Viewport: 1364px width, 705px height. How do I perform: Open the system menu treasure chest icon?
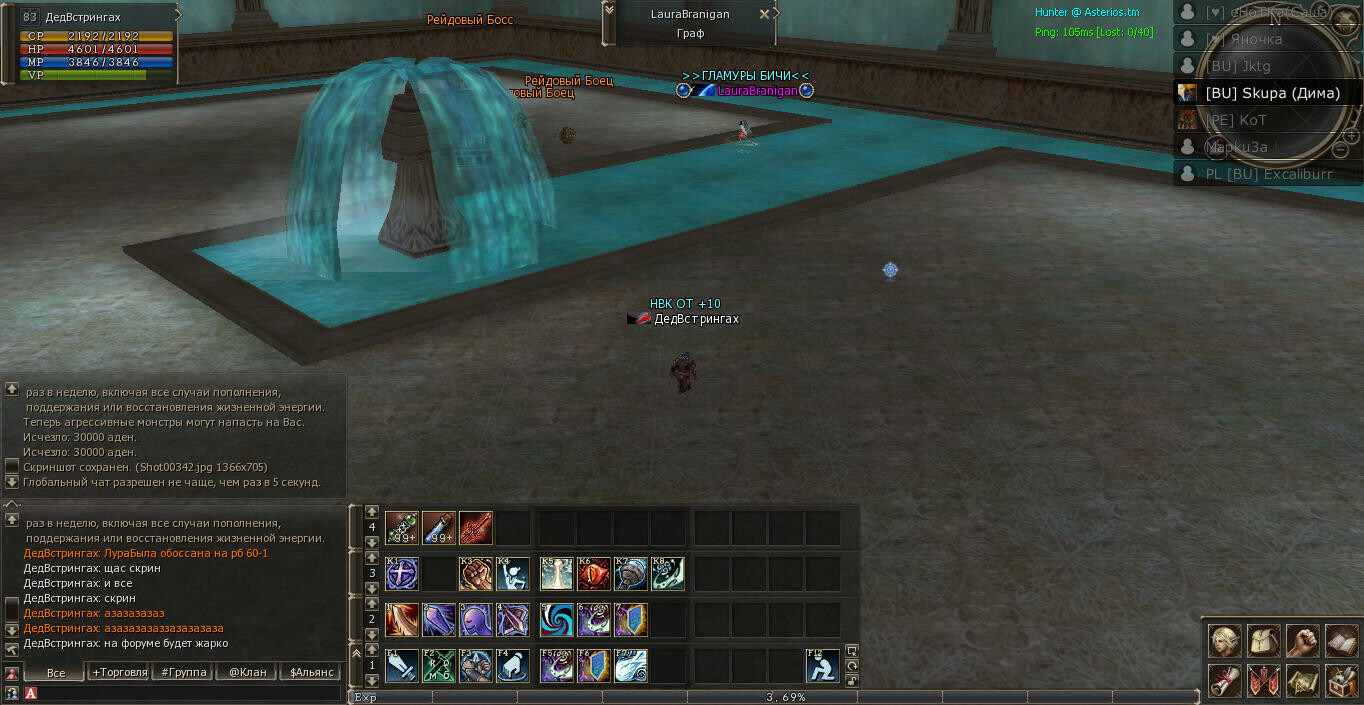1341,680
